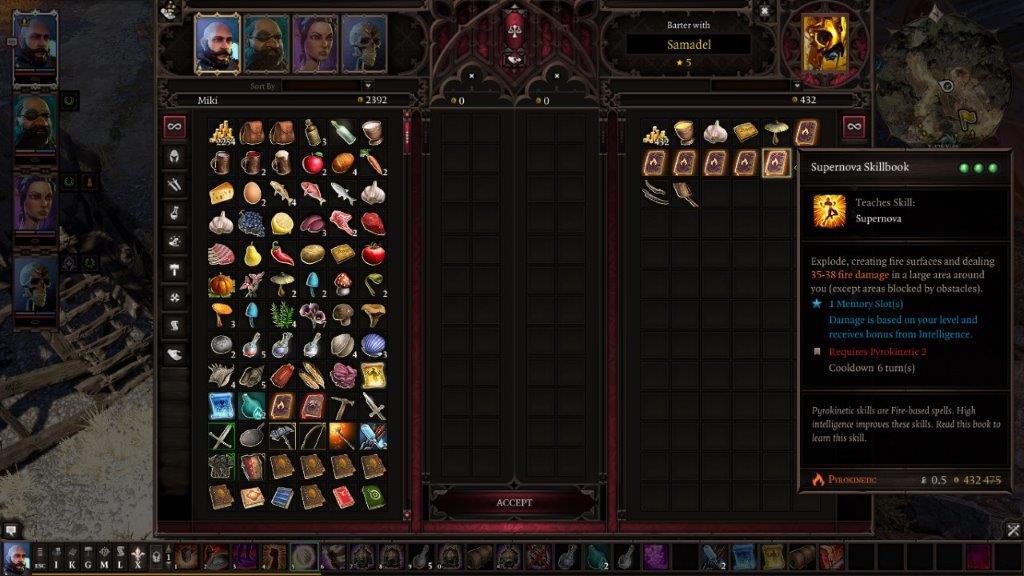
Task: Choose the shovel in the trader's inventory
Action: [685, 193]
